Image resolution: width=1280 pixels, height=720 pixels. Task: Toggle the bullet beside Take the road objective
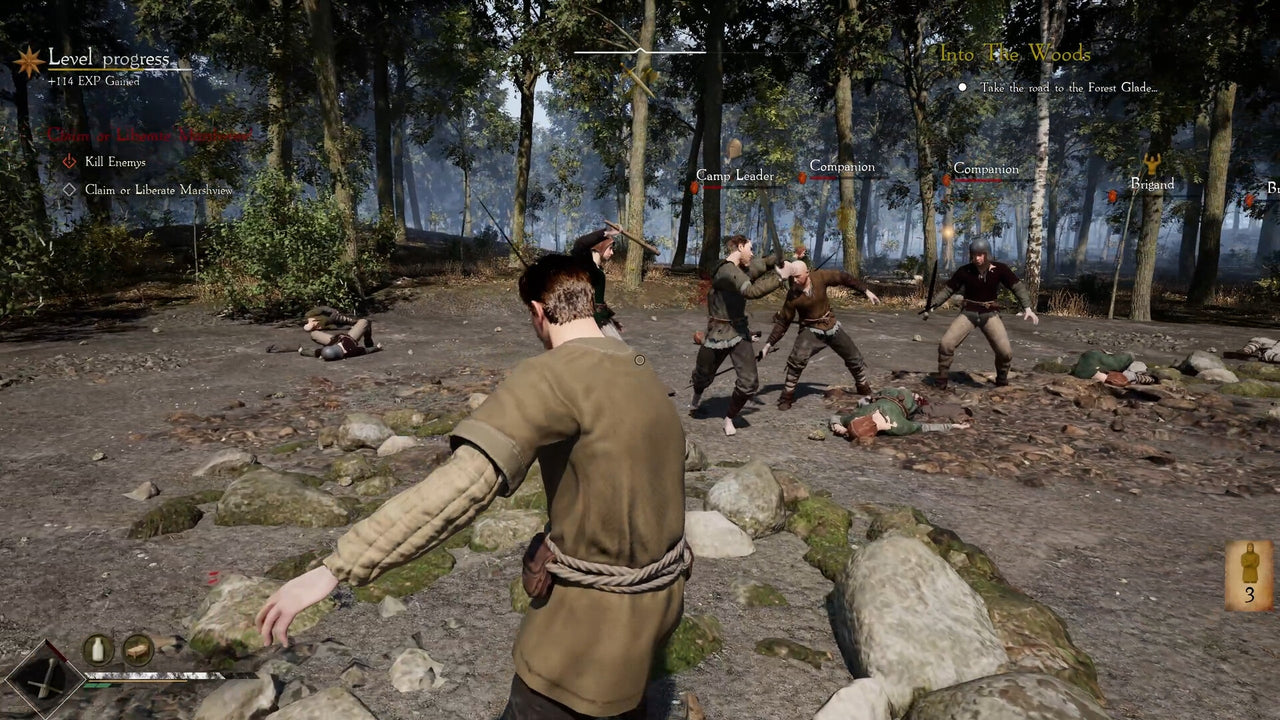point(963,87)
